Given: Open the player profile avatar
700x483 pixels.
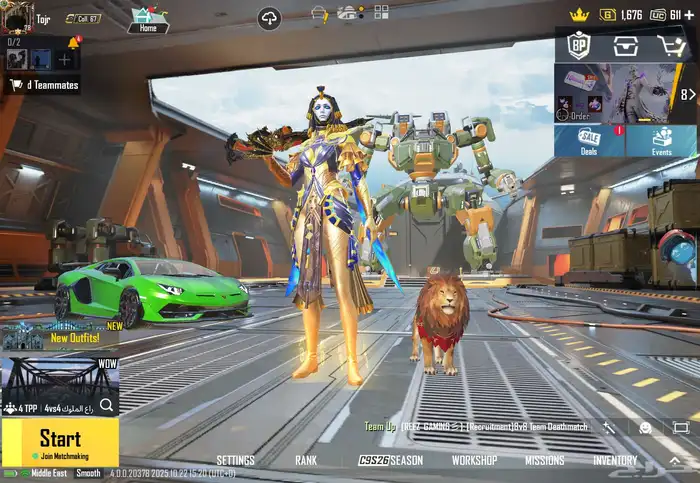Looking at the screenshot, I should click(x=16, y=17).
